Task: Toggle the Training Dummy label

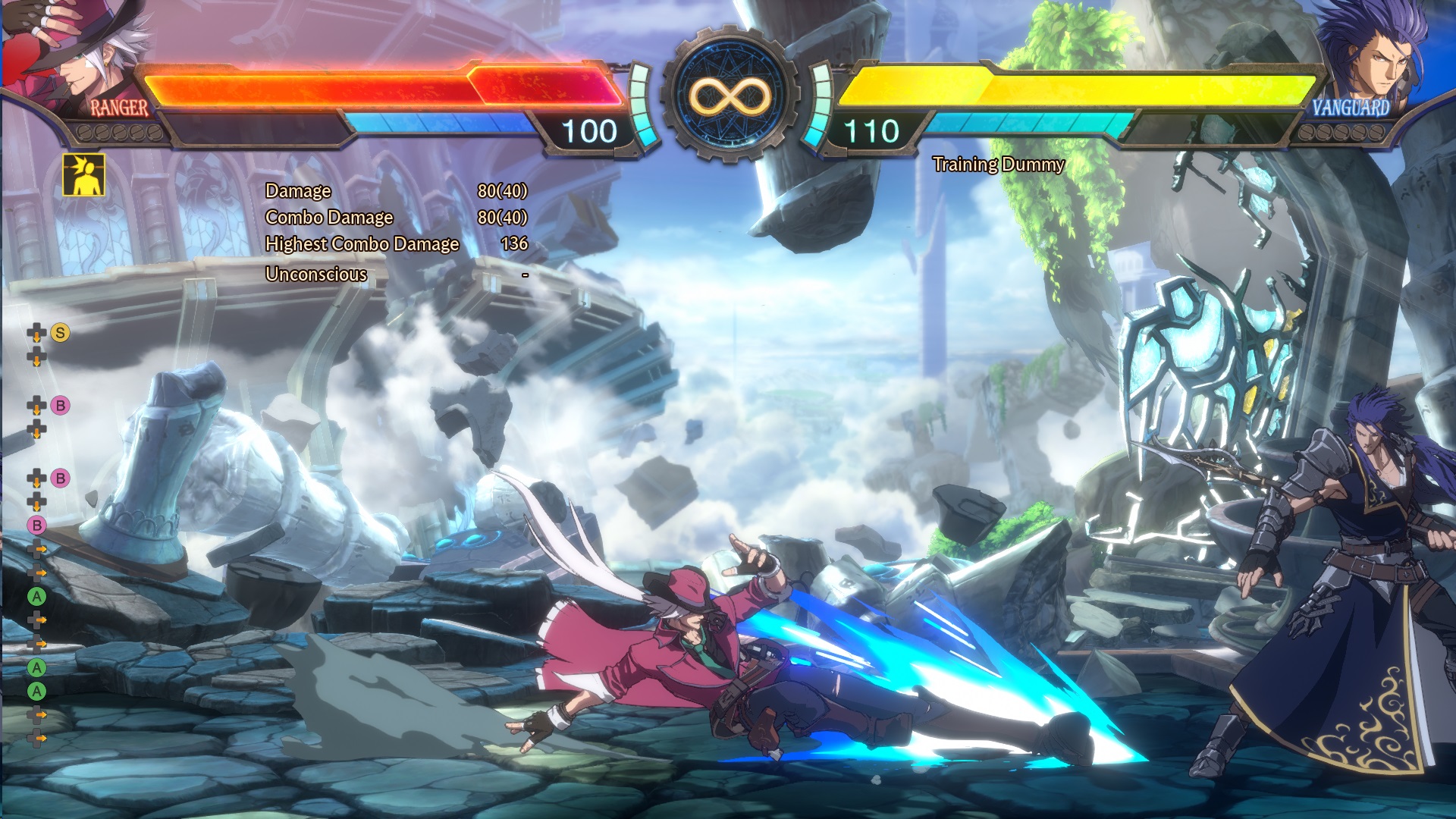Action: click(x=998, y=165)
